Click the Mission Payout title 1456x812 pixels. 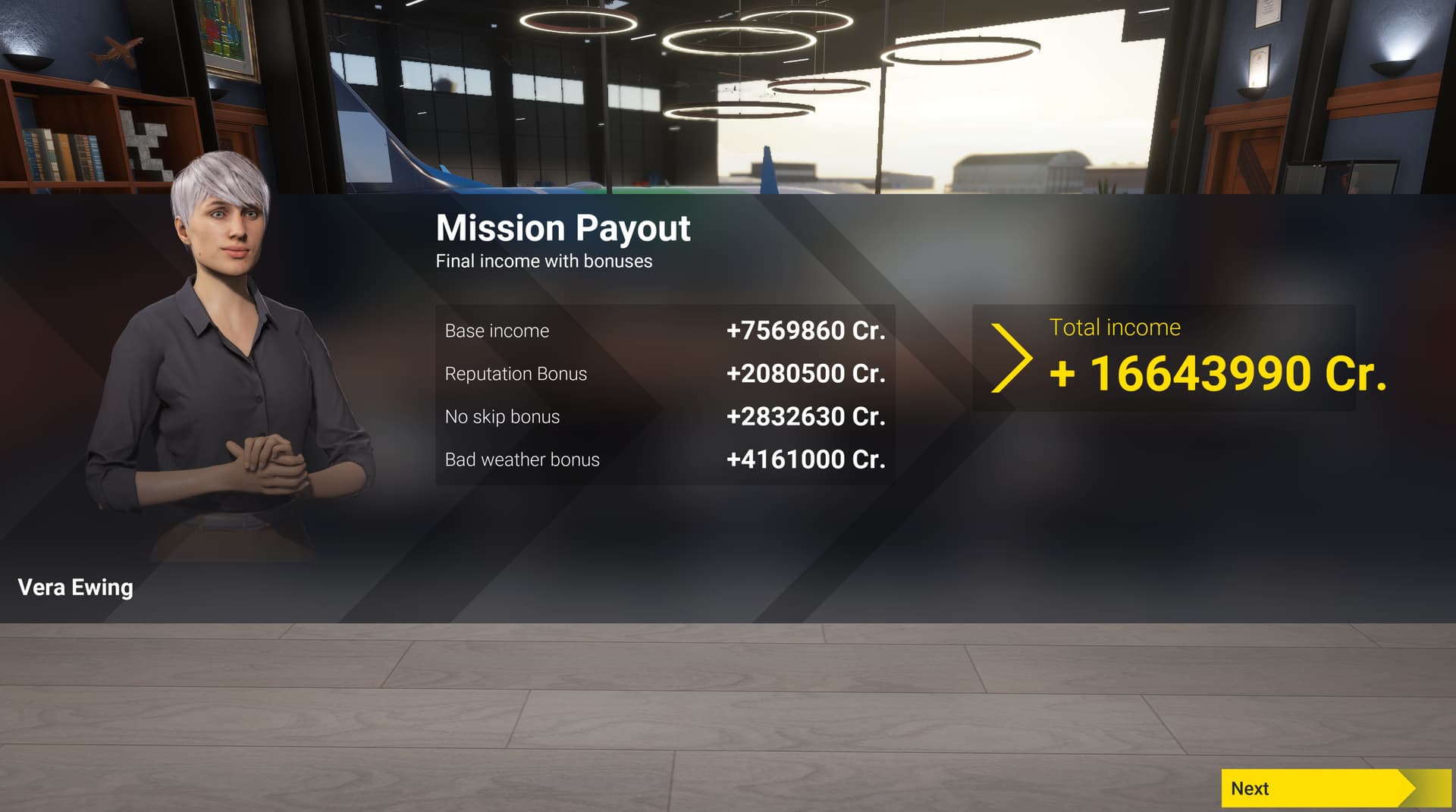click(x=563, y=227)
